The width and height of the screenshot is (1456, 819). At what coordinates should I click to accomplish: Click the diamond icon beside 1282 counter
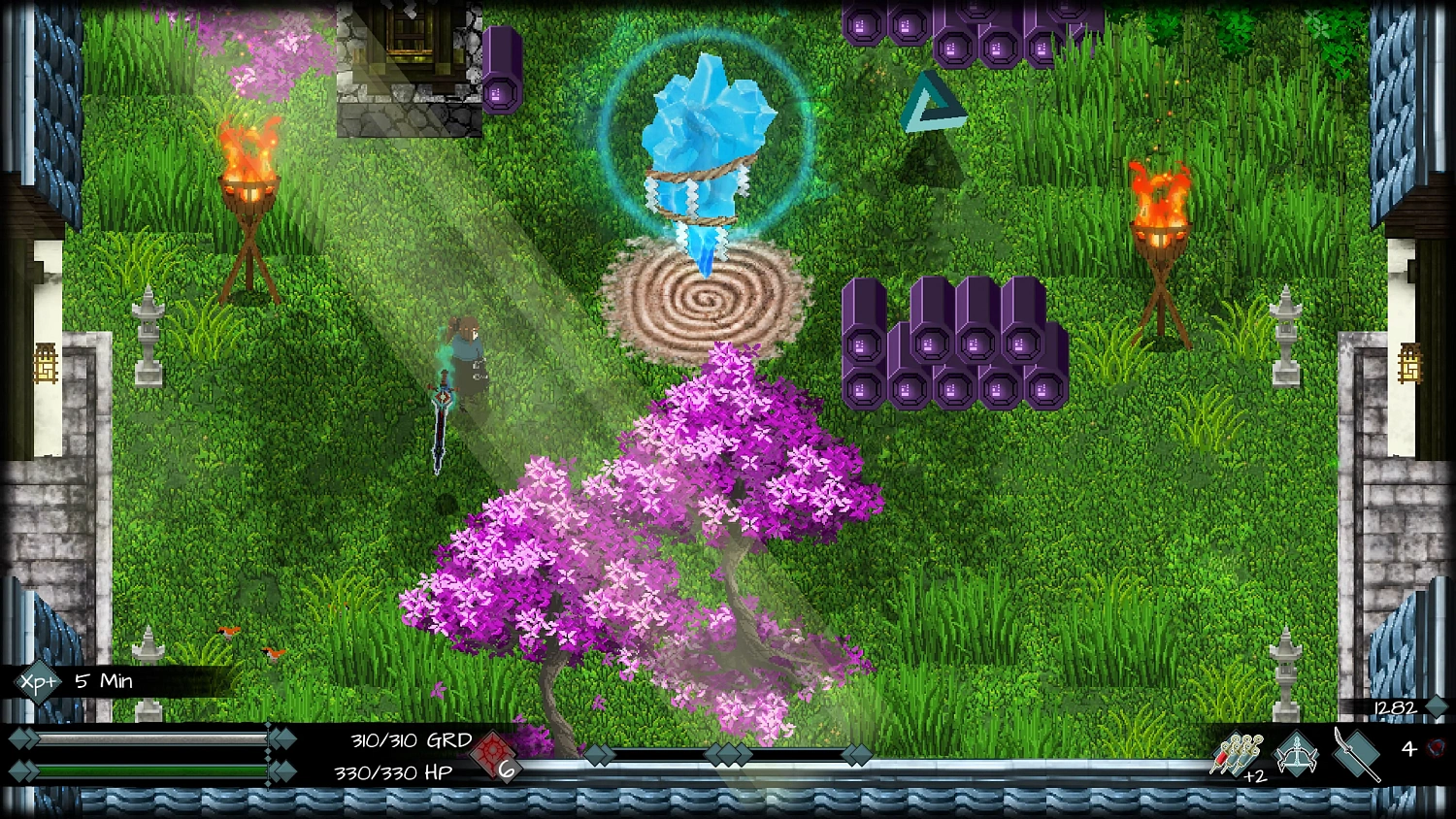coord(1437,706)
